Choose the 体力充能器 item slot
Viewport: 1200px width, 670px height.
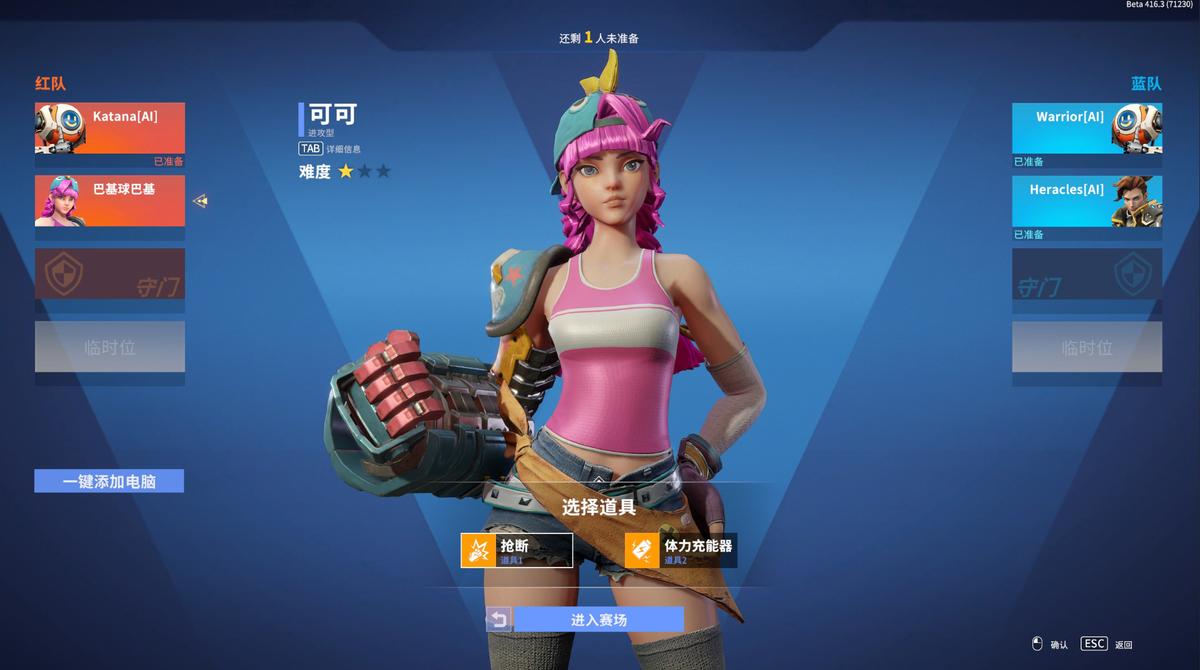pos(681,550)
